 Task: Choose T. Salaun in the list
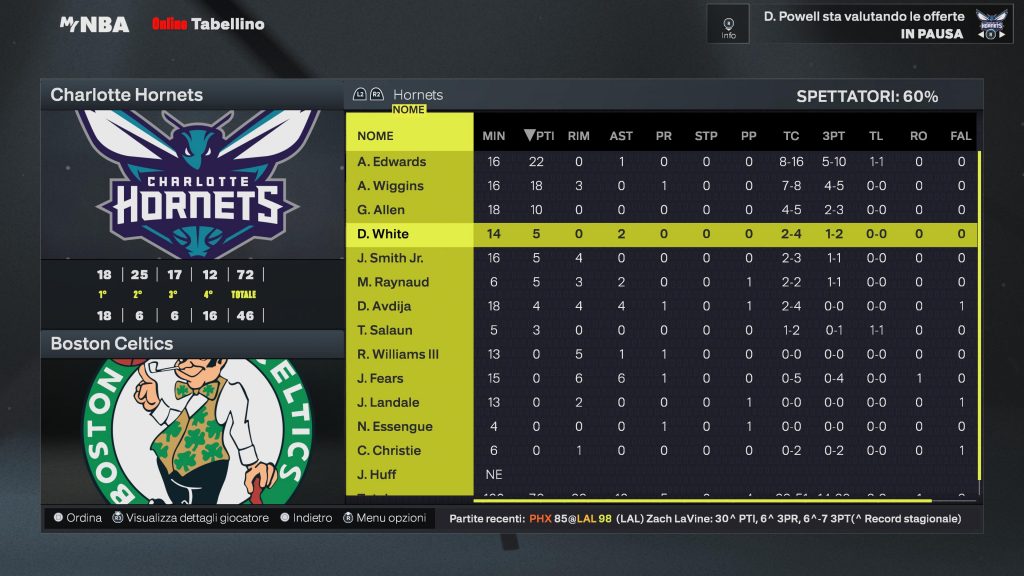[385, 330]
